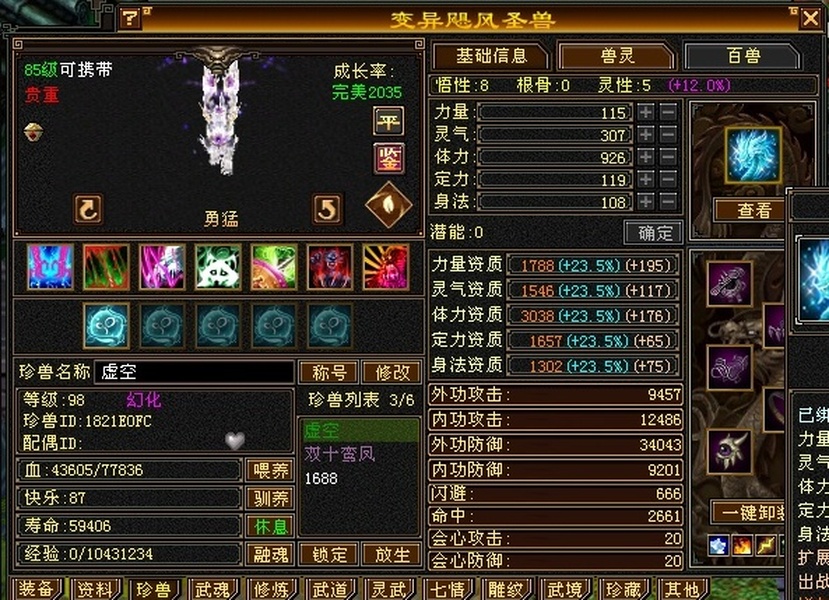Increase 力量 with its plus button
This screenshot has height=600, width=829.
[x=646, y=112]
